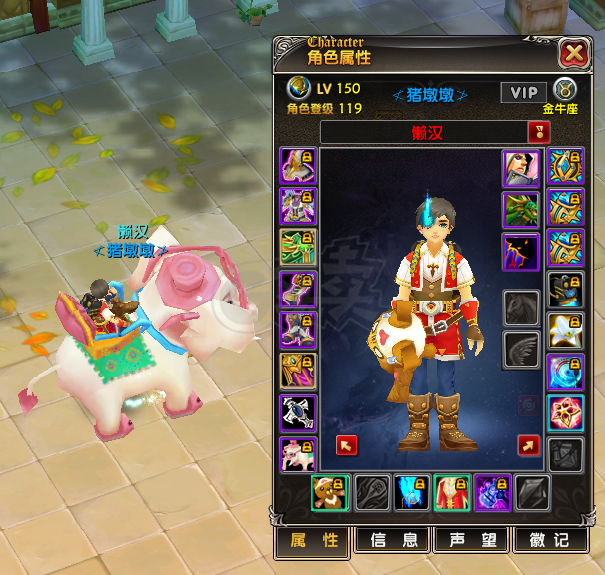Select the red gem flower slot
The height and width of the screenshot is (575, 605).
tap(566, 412)
